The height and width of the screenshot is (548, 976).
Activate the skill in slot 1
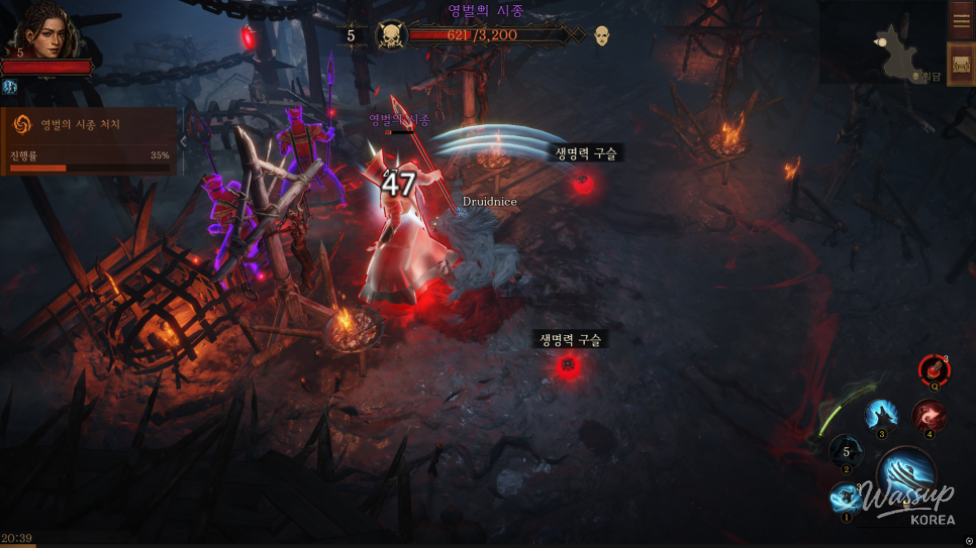click(x=846, y=498)
